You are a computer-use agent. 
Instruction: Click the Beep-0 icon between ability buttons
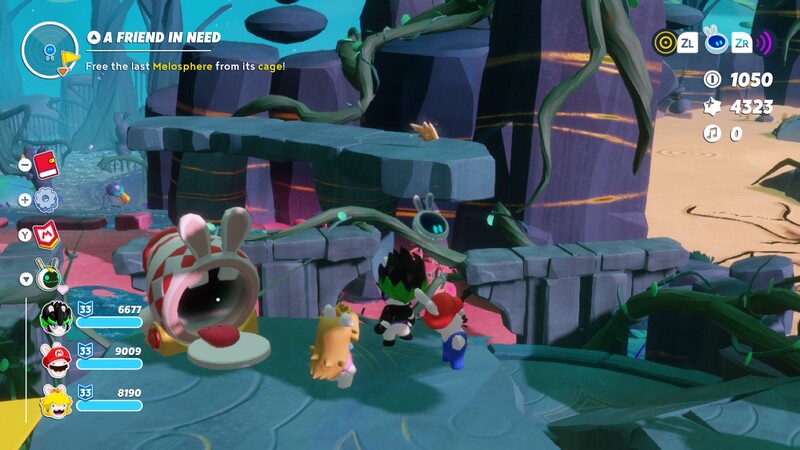pyautogui.click(x=714, y=42)
